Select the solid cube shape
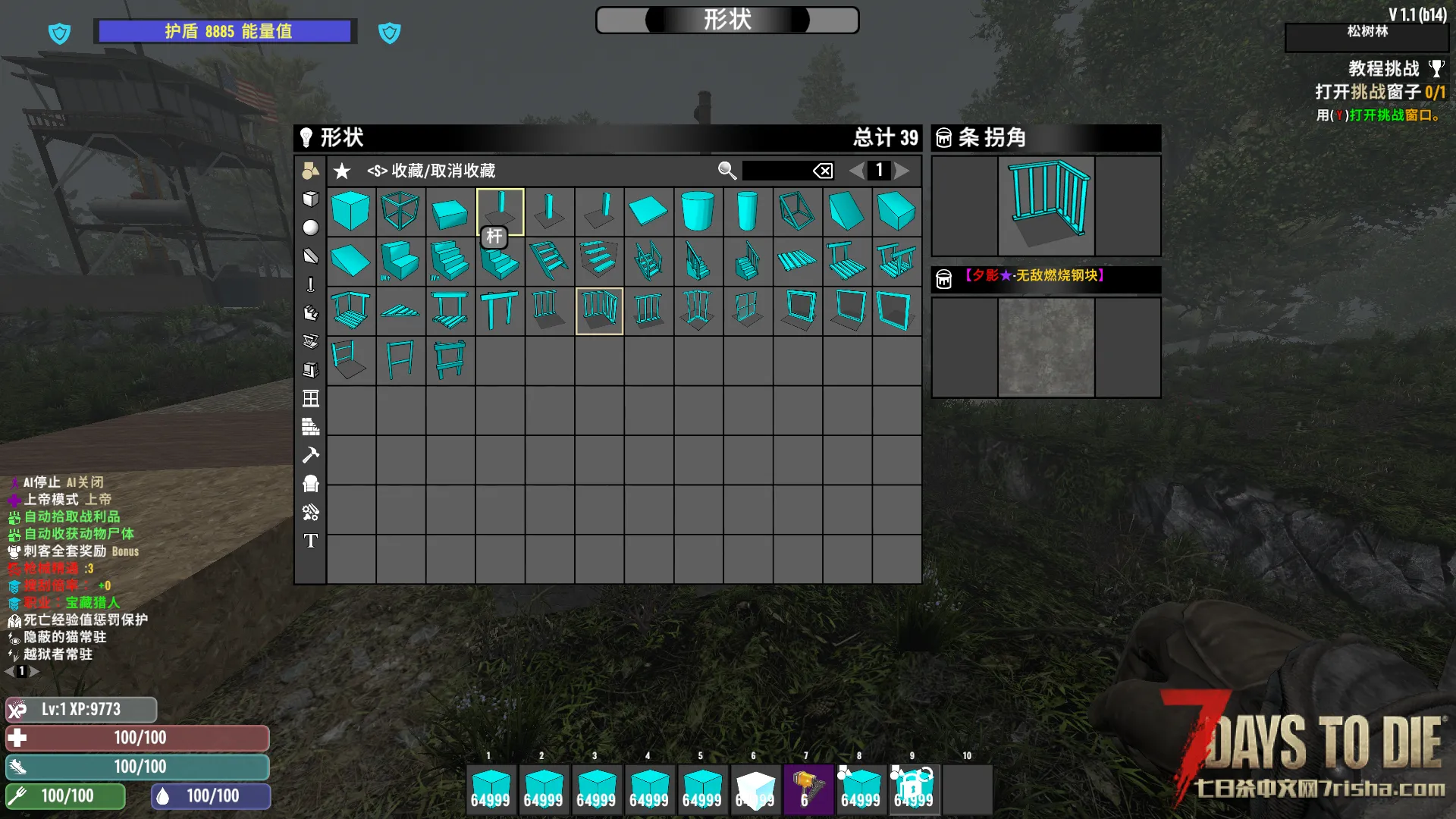The image size is (1456, 819). coord(350,211)
